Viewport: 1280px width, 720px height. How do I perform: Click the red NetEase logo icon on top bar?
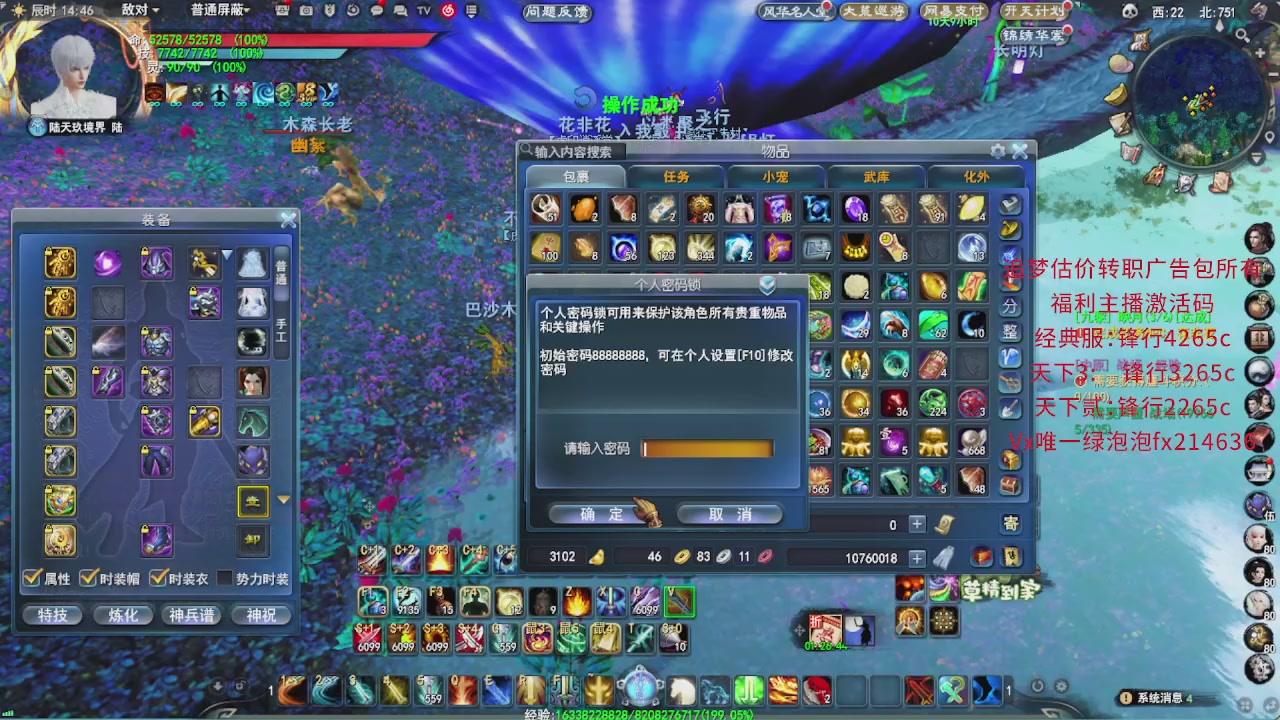[x=449, y=10]
